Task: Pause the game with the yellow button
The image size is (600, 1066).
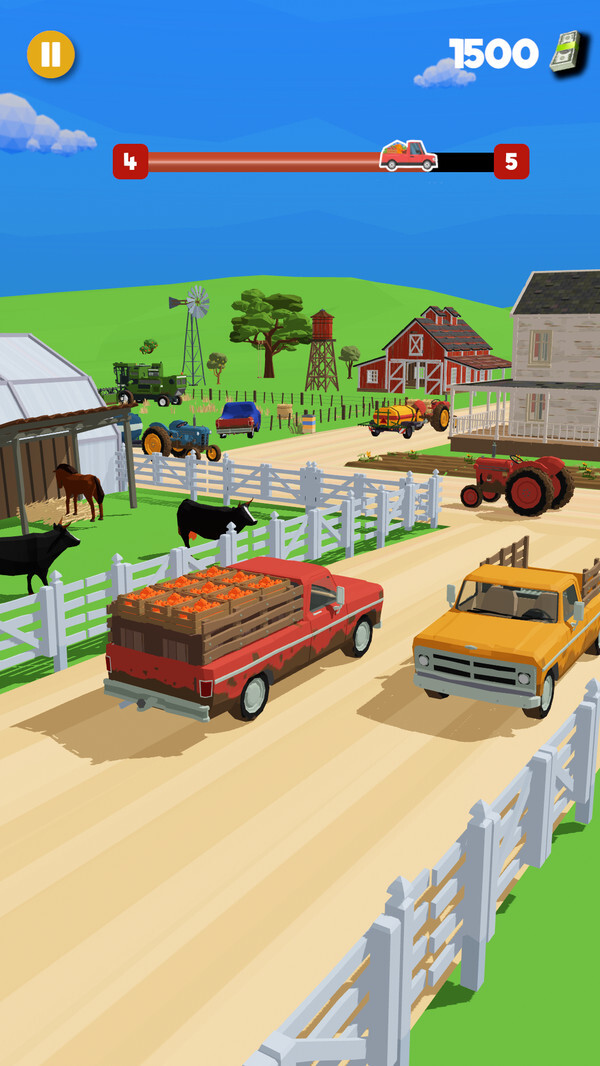Action: (51, 55)
